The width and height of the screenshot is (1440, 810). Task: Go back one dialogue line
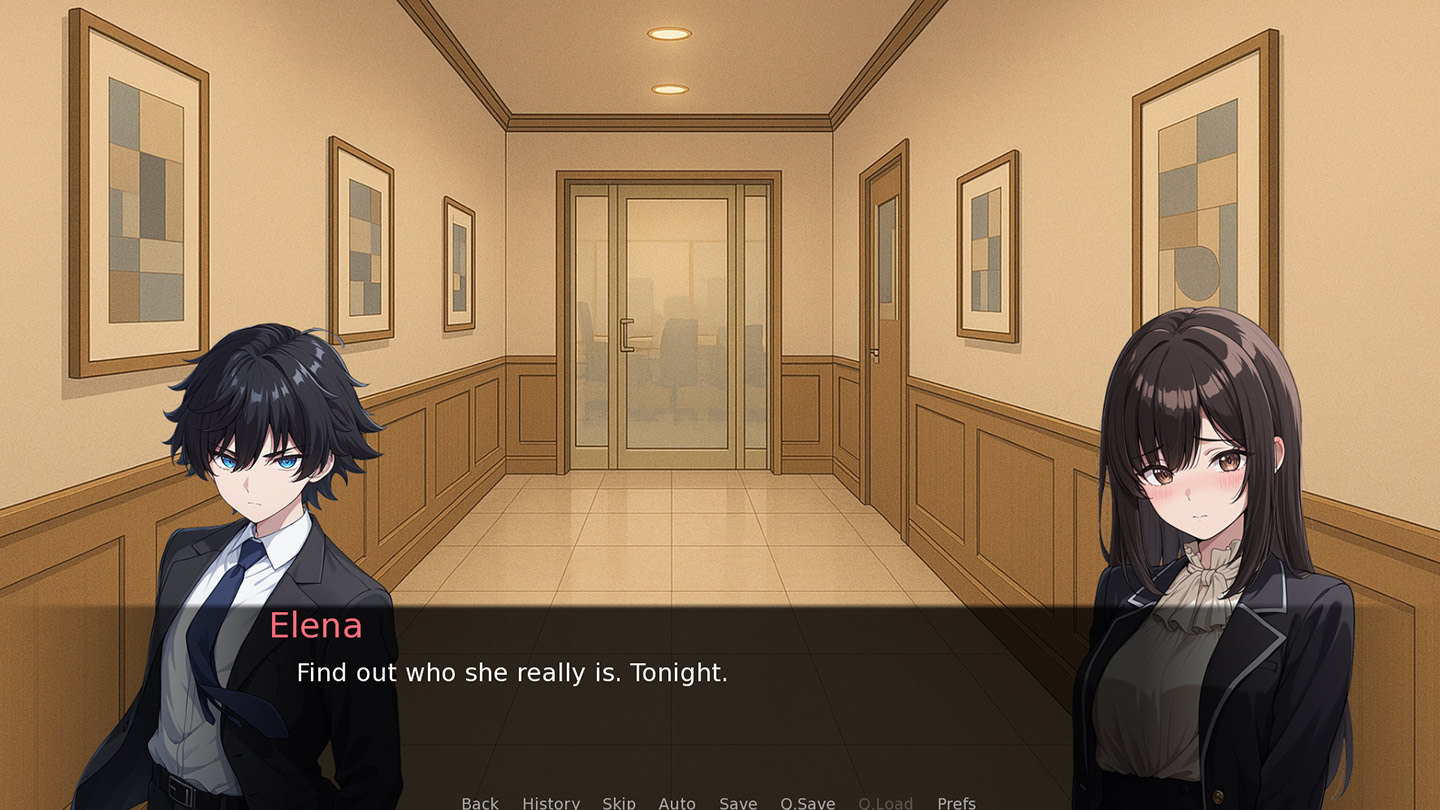tap(480, 802)
